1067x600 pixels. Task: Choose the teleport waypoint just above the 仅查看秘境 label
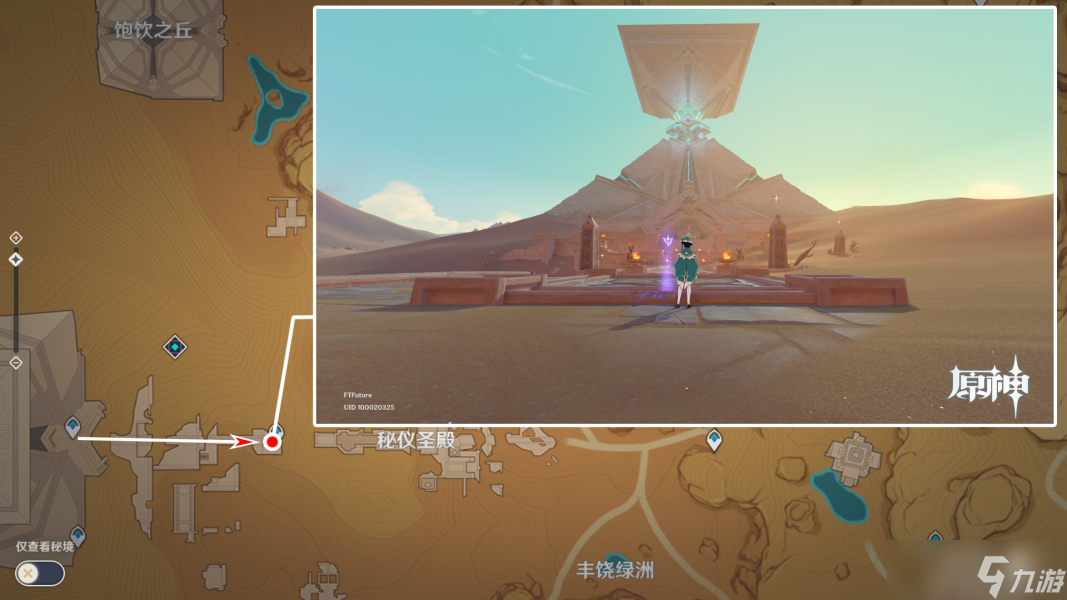point(78,535)
